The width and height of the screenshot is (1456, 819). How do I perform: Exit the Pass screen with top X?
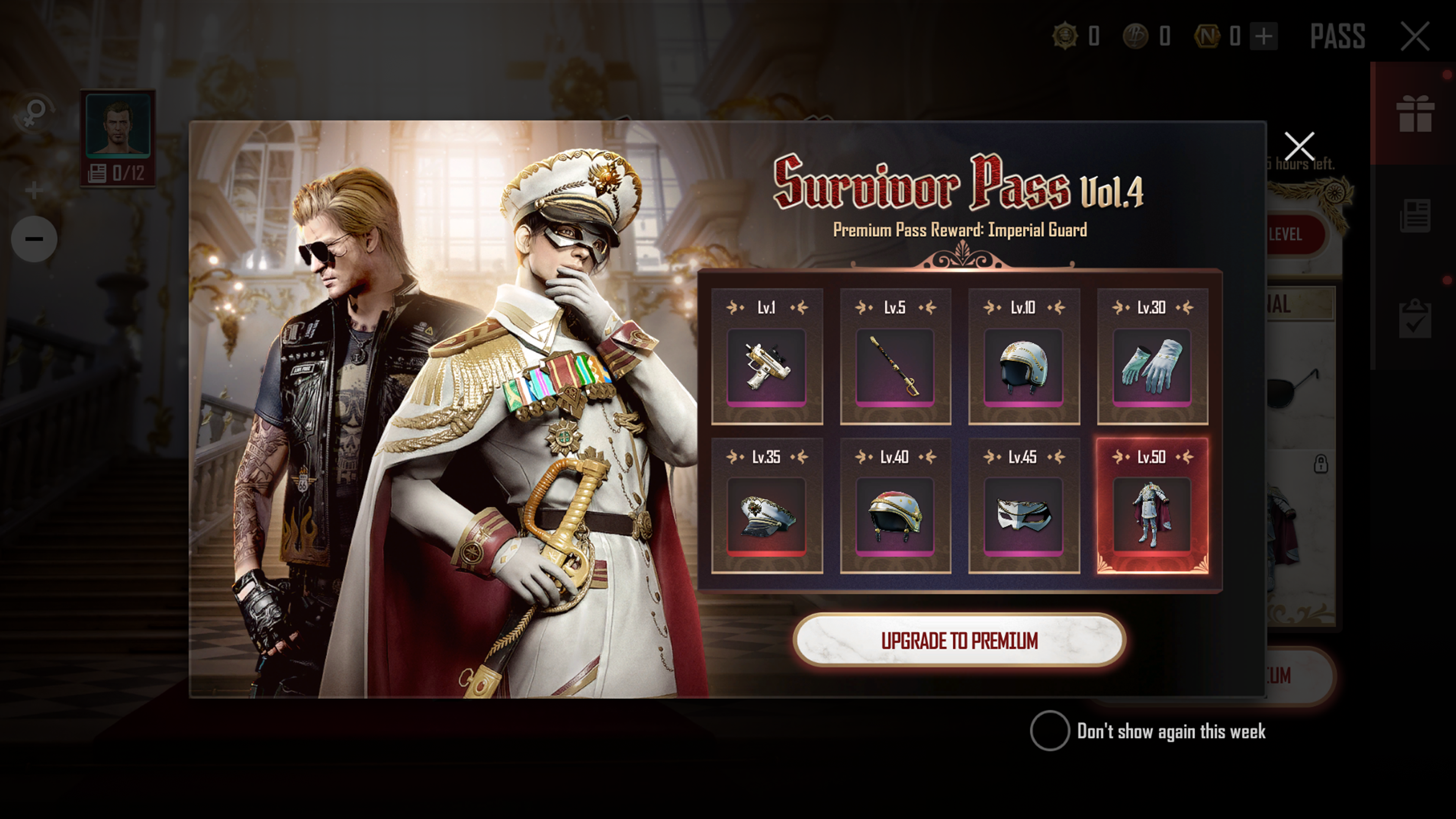pyautogui.click(x=1415, y=37)
